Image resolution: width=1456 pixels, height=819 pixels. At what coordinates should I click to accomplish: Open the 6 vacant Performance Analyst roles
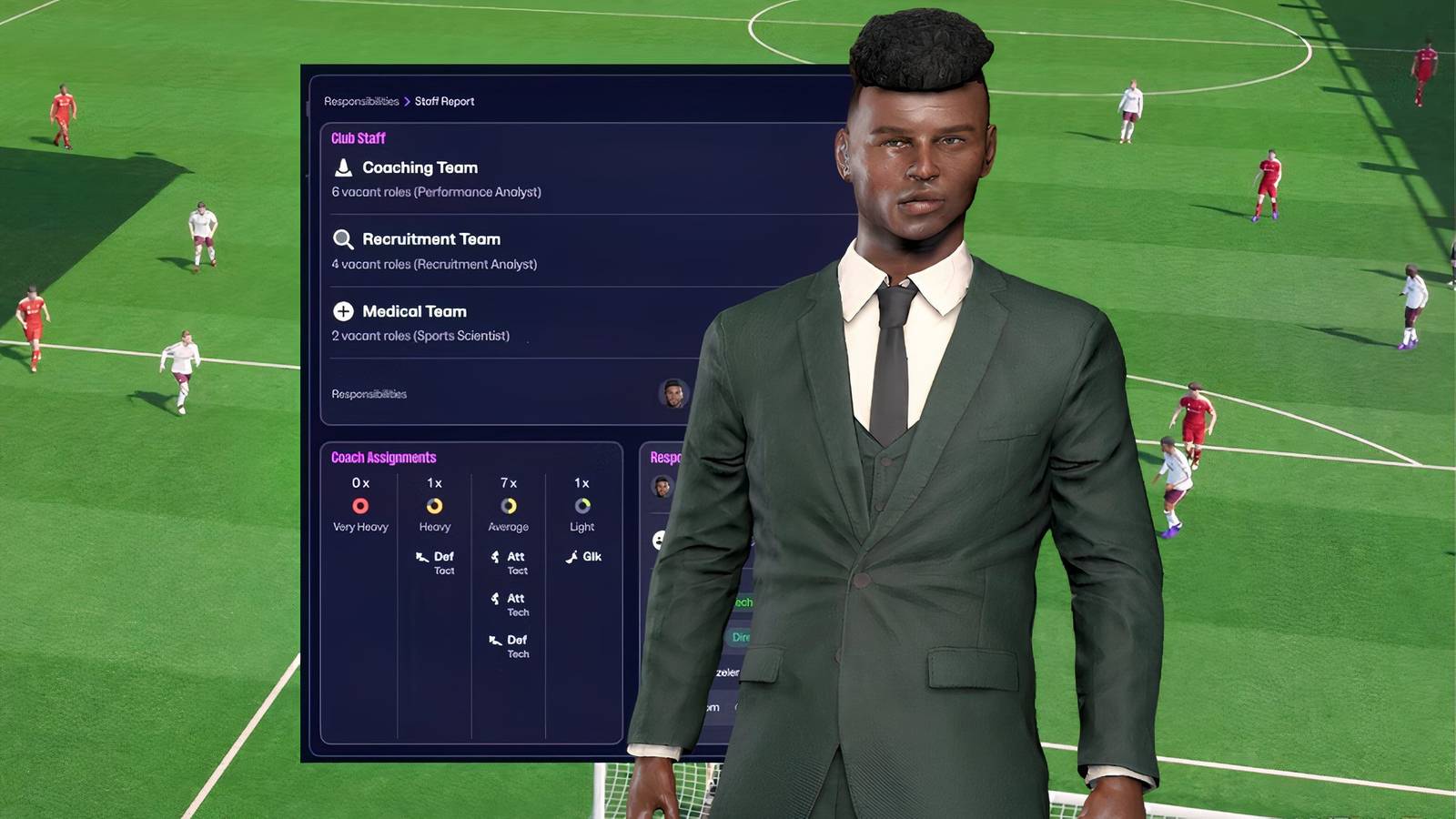(437, 192)
